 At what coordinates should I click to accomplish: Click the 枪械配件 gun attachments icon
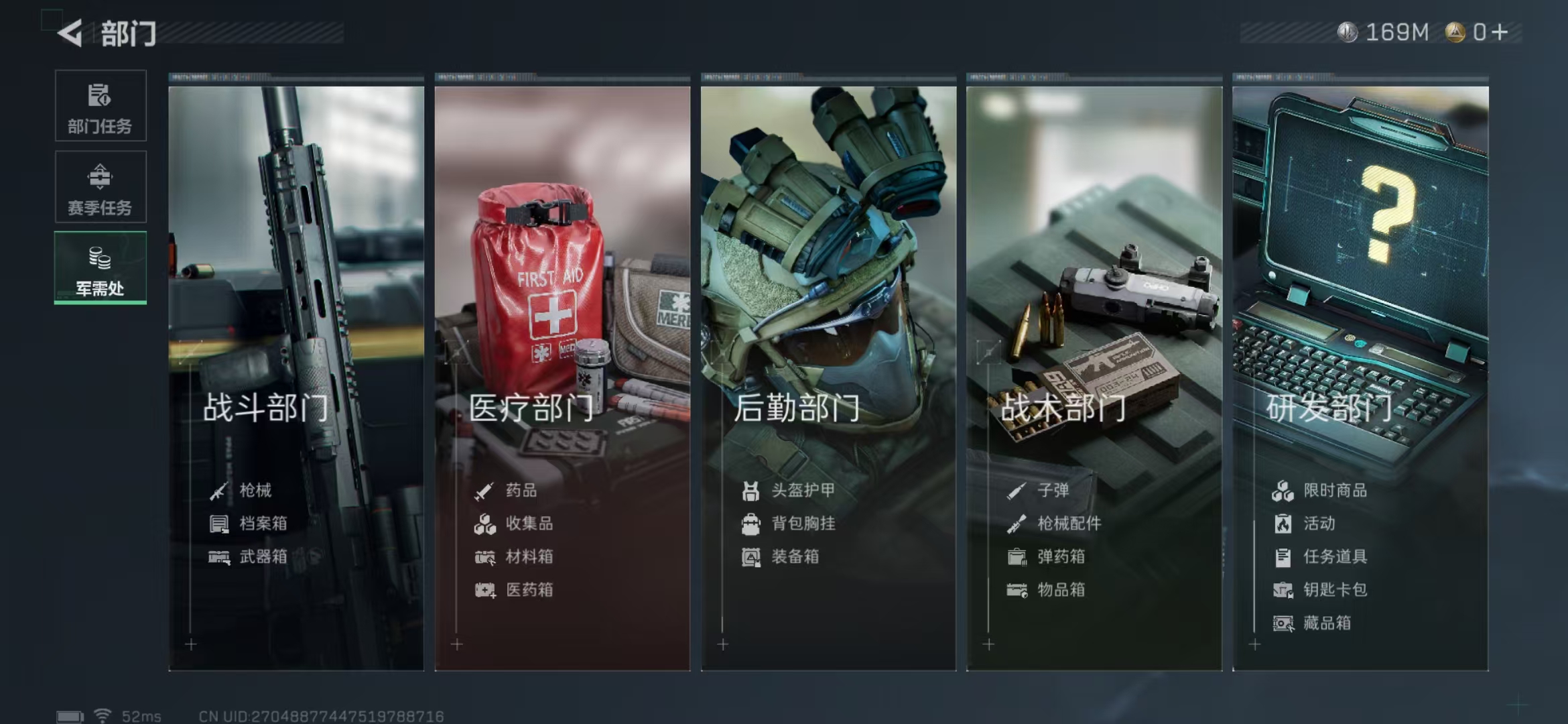(1016, 524)
